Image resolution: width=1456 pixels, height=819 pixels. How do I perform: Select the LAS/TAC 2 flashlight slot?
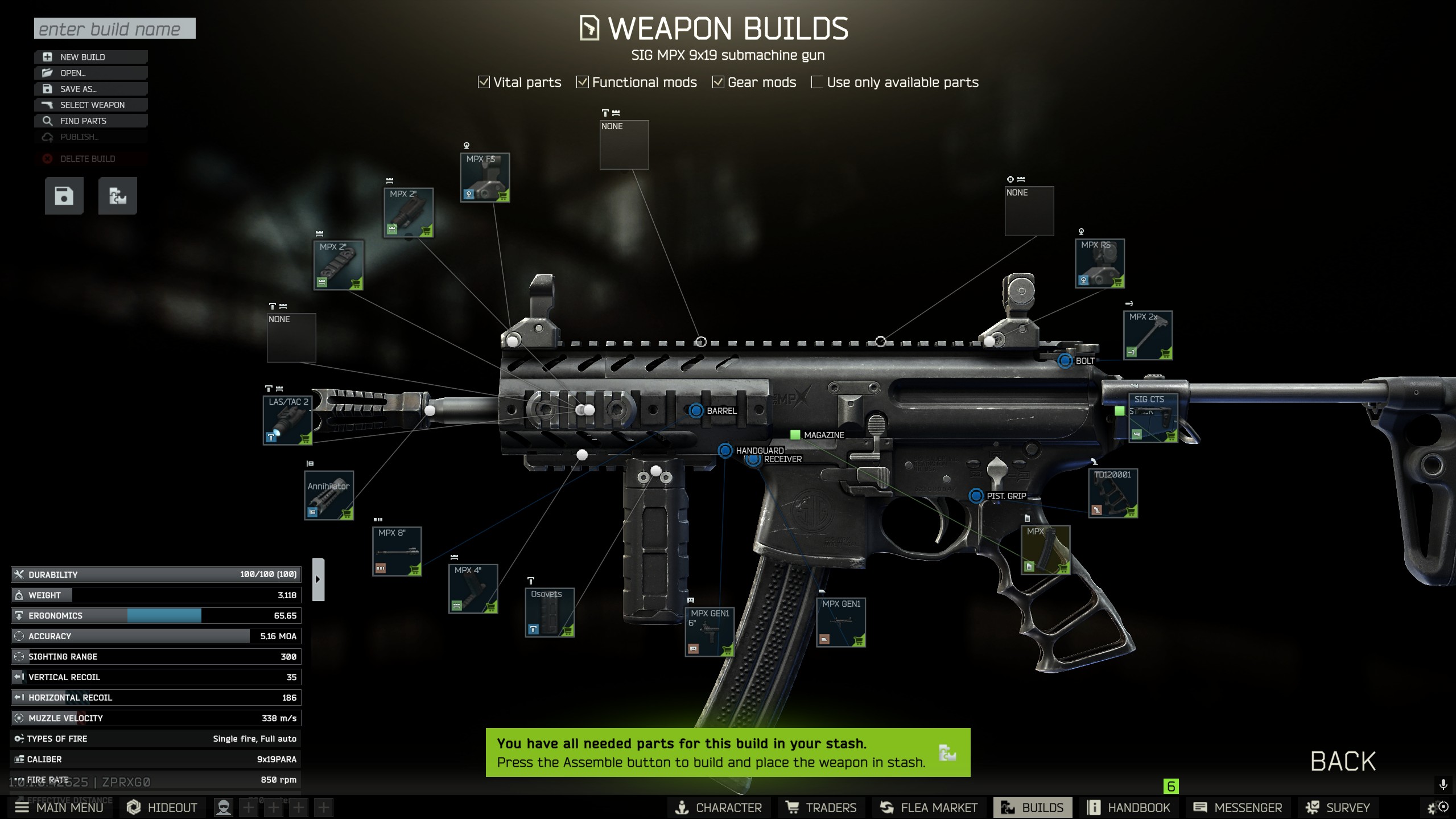click(x=287, y=420)
